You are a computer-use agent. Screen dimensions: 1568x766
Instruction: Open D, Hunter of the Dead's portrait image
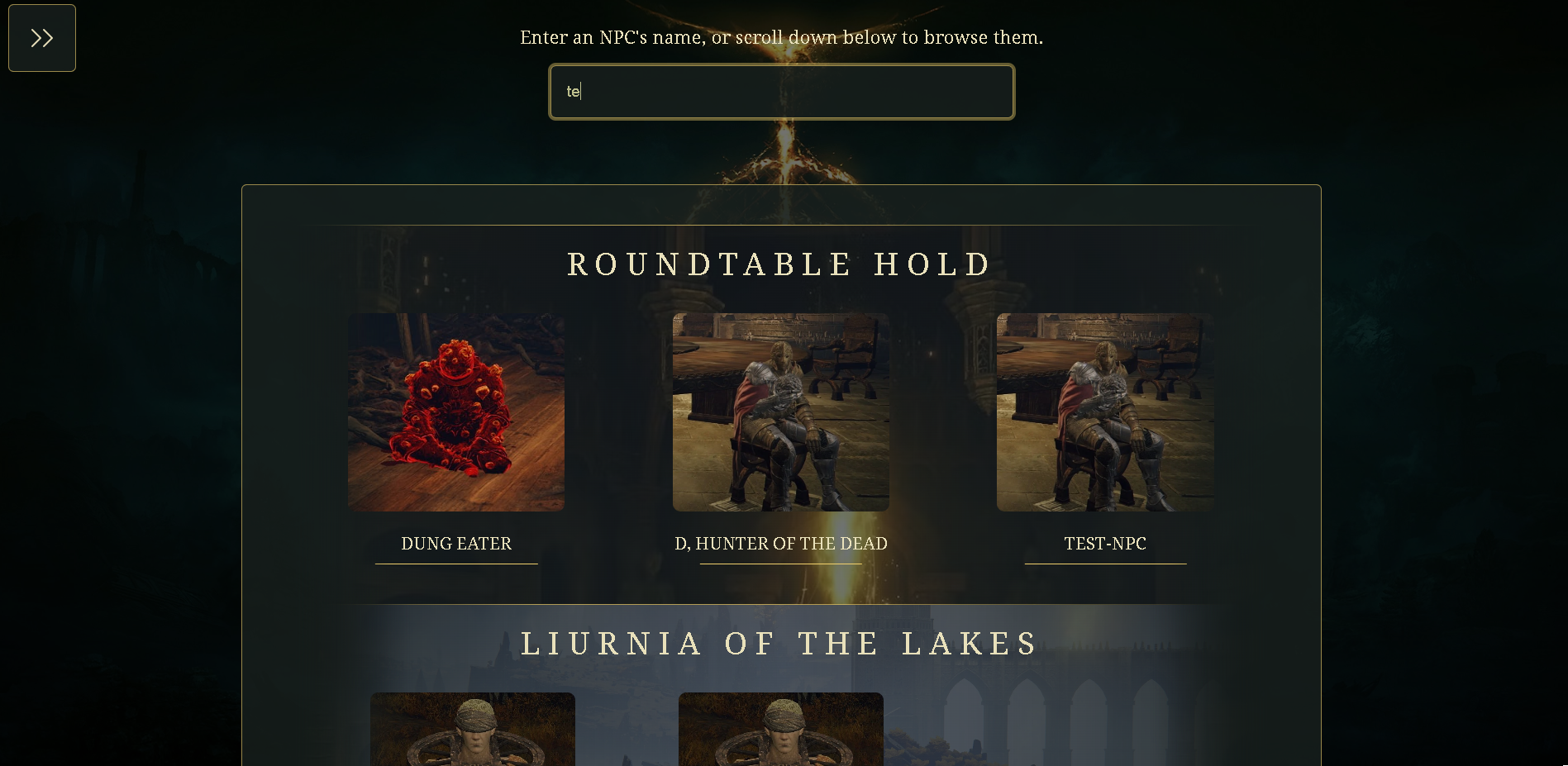(780, 411)
